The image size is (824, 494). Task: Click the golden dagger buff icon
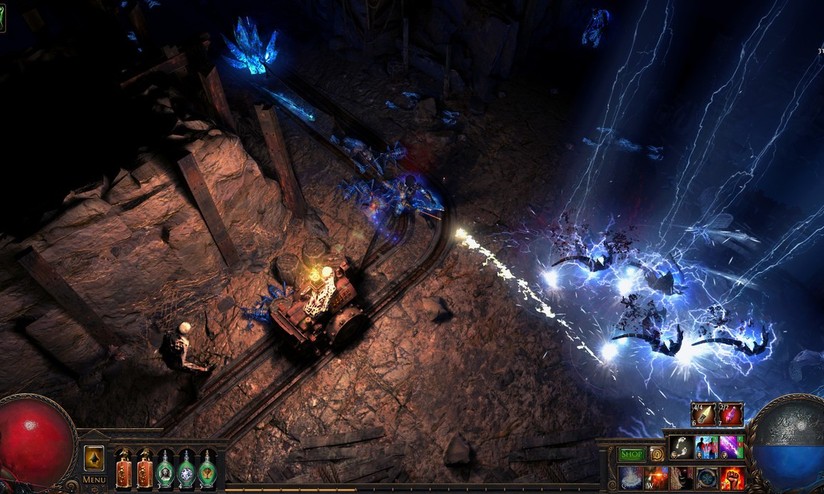[x=704, y=414]
